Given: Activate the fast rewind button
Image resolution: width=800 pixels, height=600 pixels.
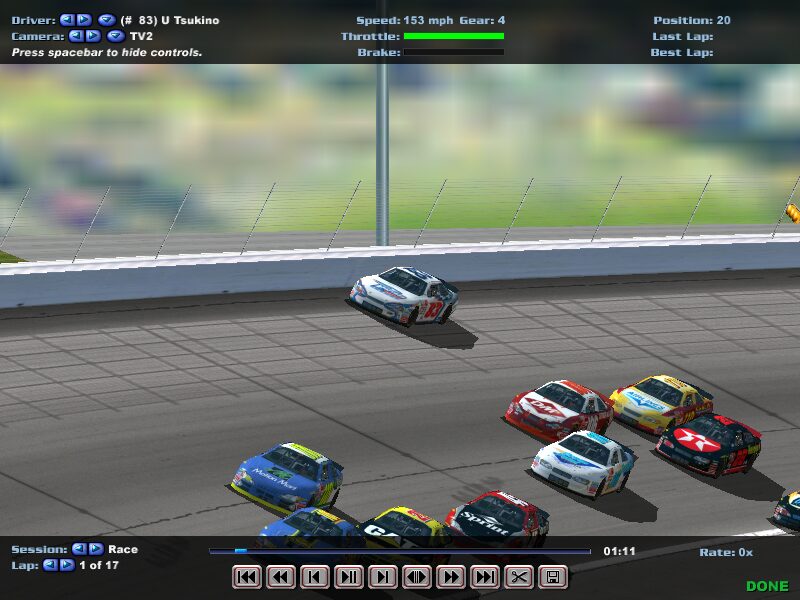Looking at the screenshot, I should point(281,577).
